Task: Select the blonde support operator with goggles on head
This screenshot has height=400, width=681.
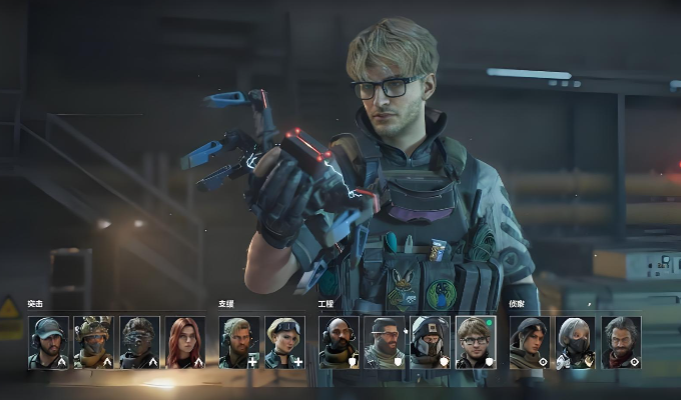Action: coord(285,343)
